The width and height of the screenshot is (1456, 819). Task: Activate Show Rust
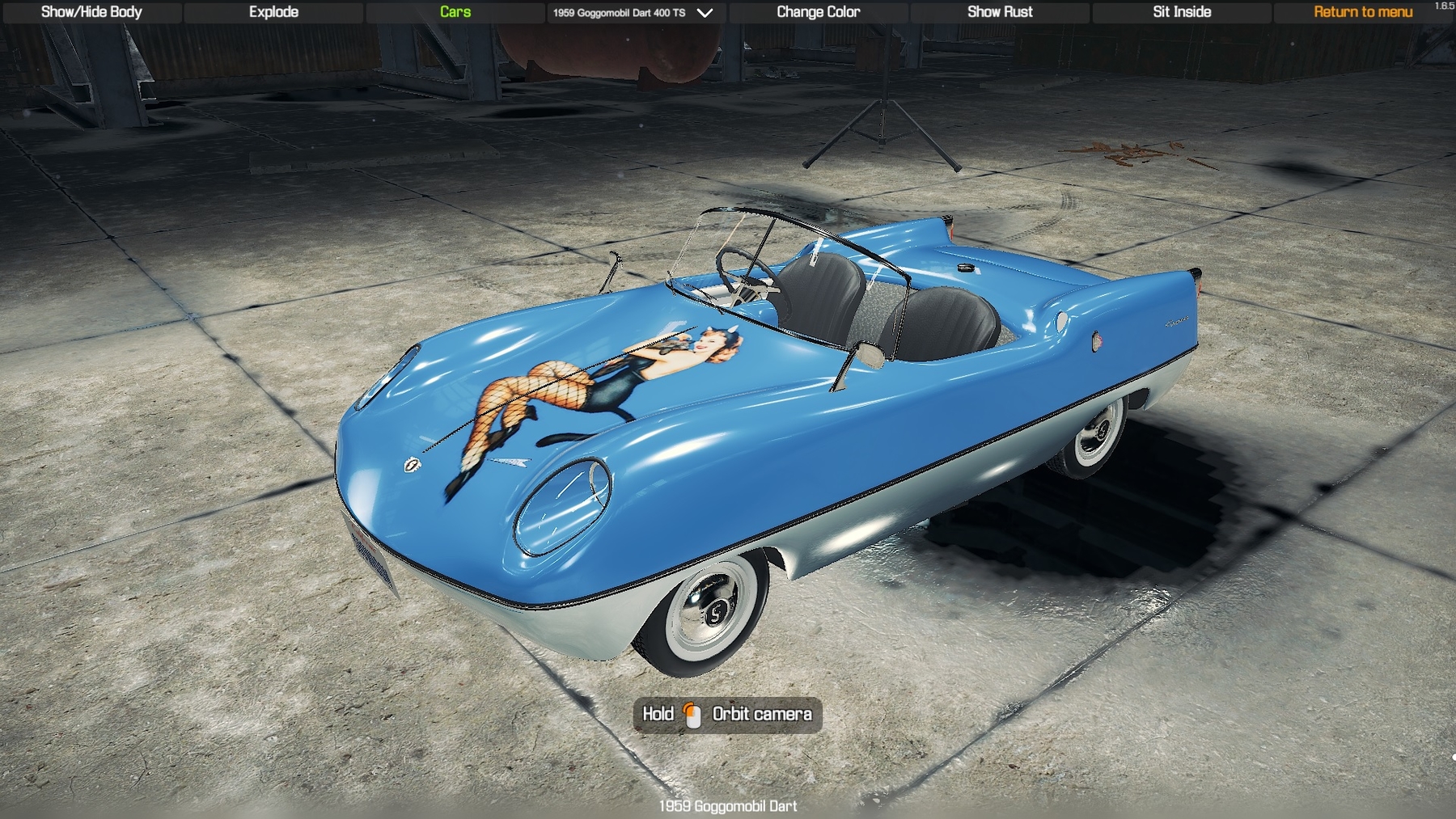[x=1000, y=12]
